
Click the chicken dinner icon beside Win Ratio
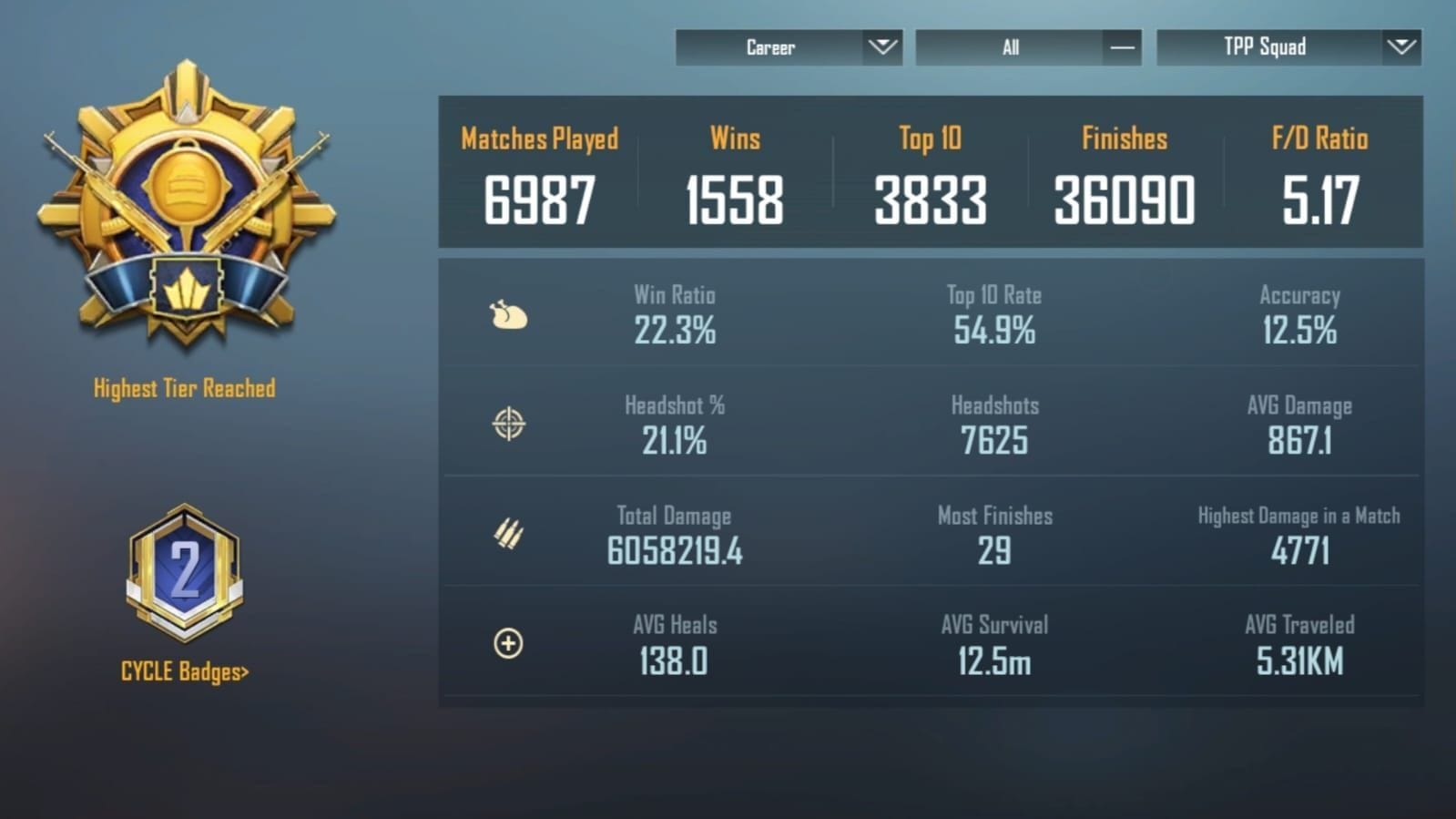point(510,313)
